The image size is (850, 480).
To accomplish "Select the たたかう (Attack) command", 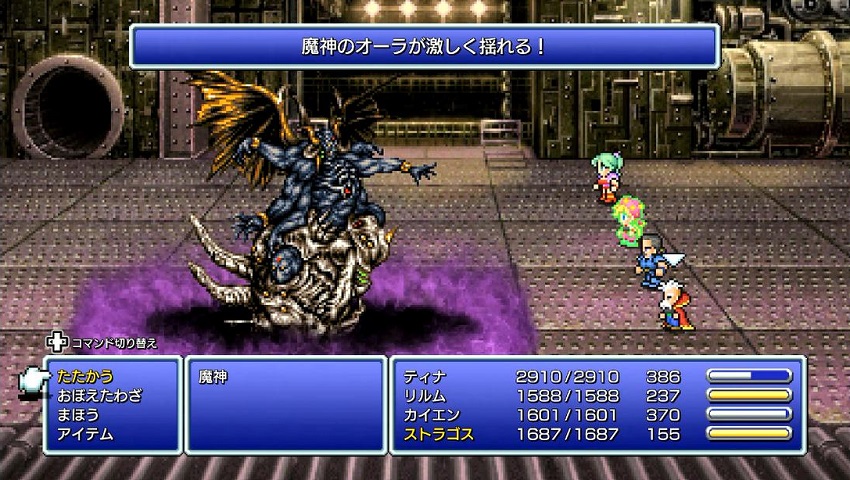I will (84, 377).
